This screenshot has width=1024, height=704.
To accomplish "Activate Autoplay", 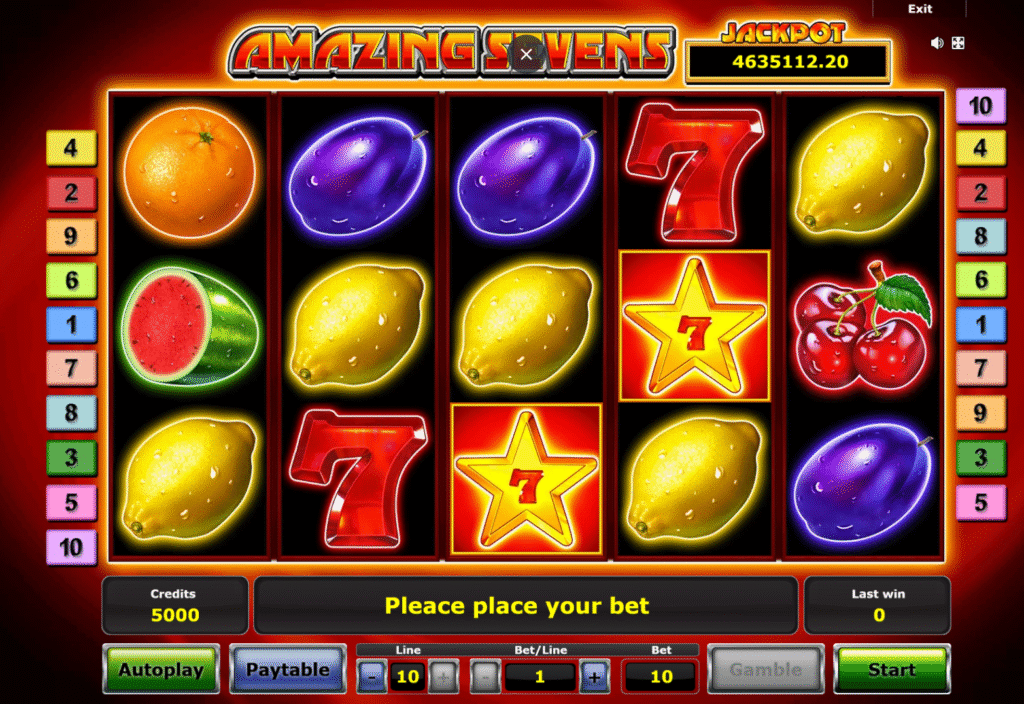I will (x=160, y=670).
